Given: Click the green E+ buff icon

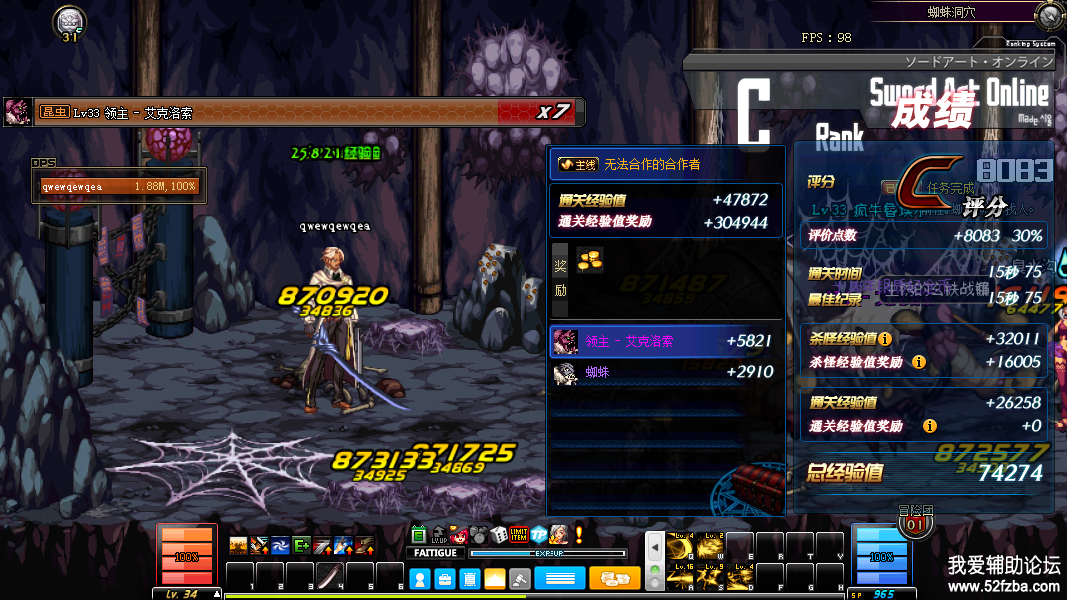Looking at the screenshot, I should pyautogui.click(x=301, y=545).
